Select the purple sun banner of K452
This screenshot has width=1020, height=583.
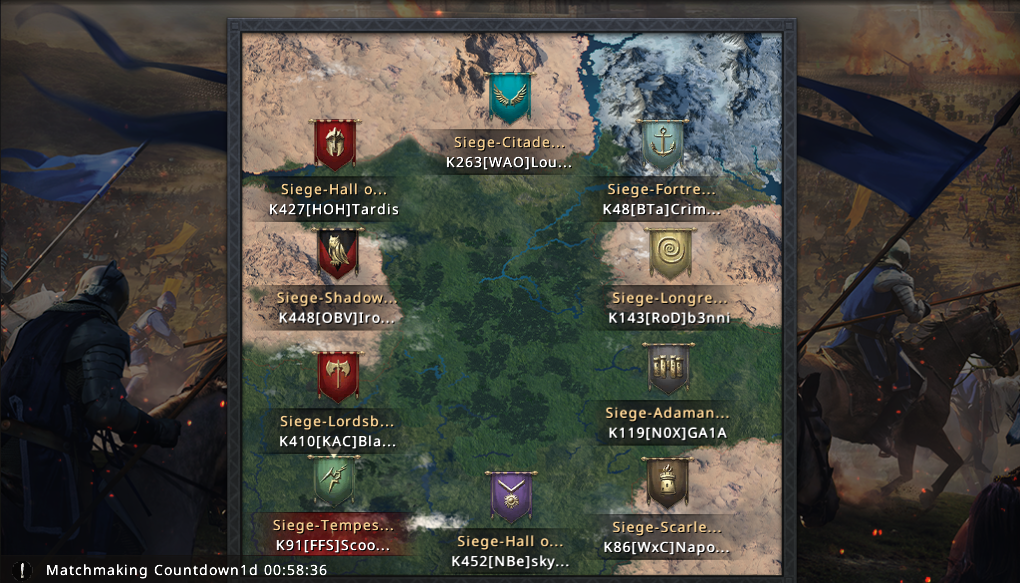point(510,497)
